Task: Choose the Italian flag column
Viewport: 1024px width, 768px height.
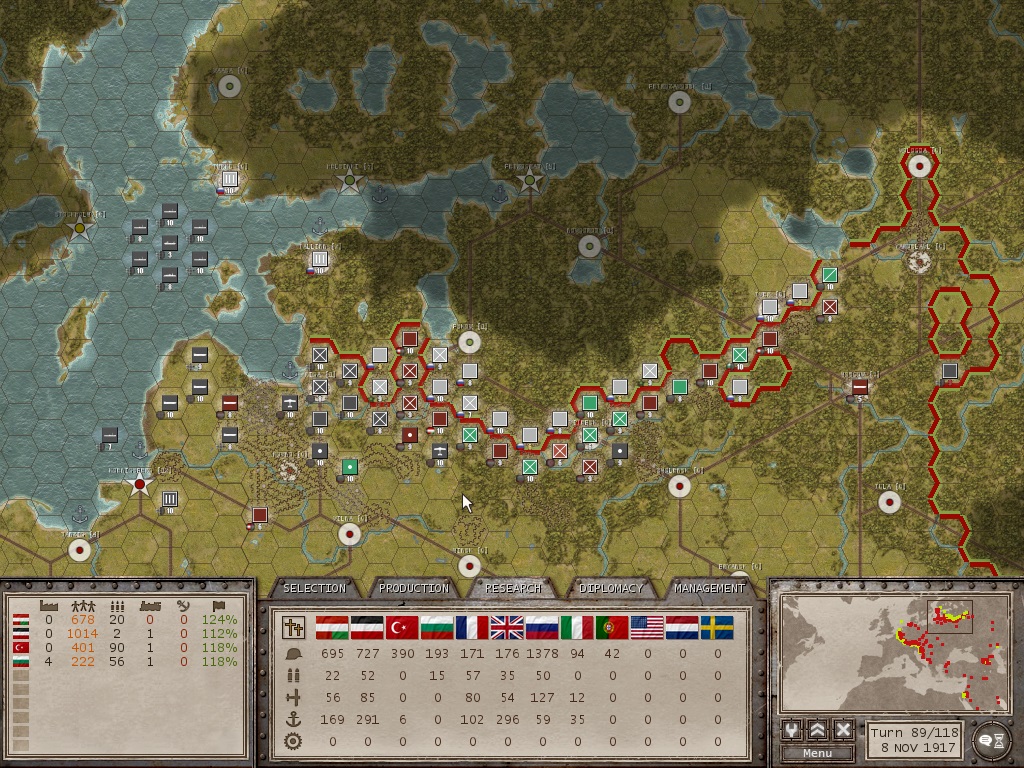Action: point(577,628)
